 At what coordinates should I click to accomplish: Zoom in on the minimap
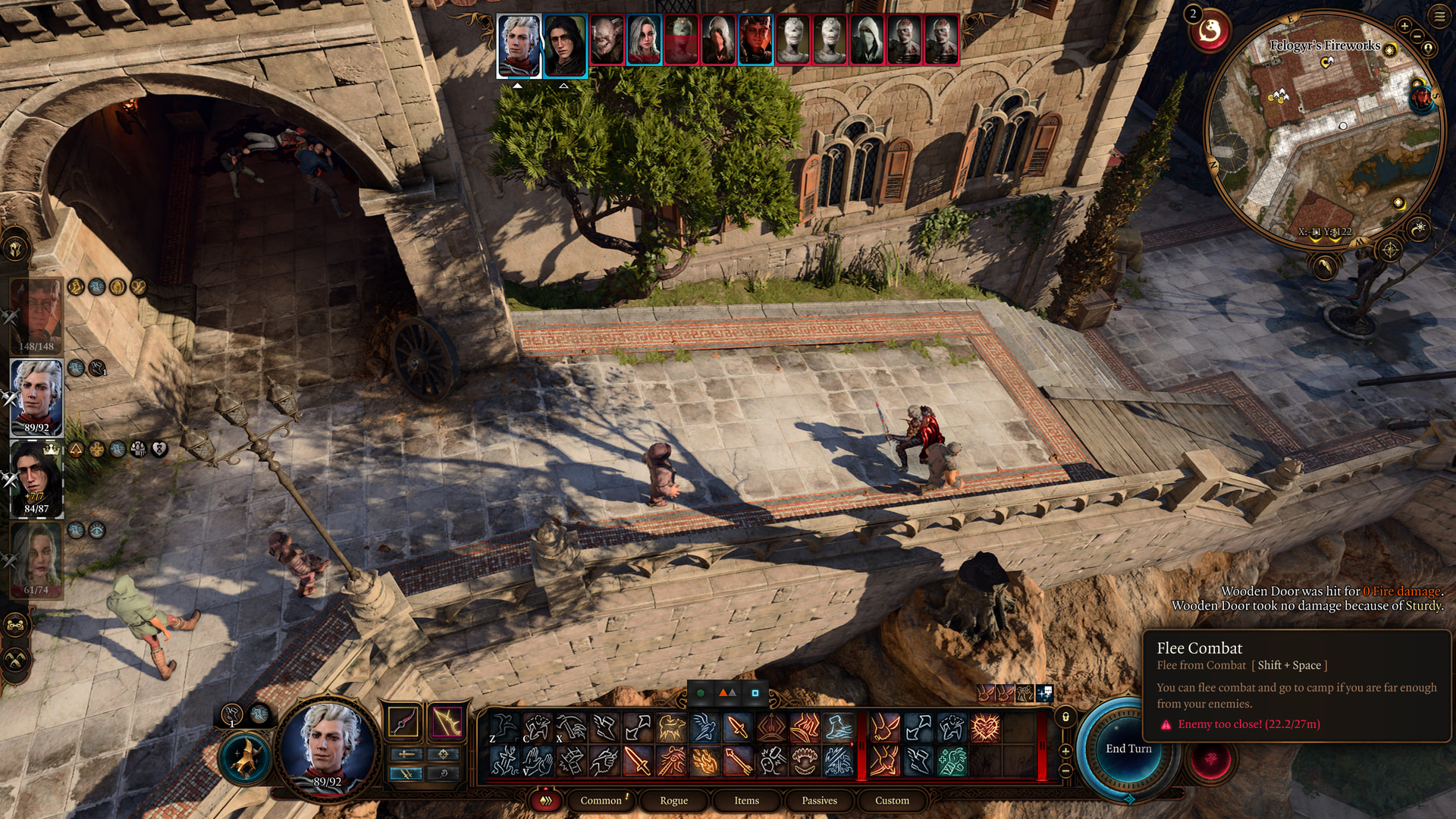(x=1404, y=27)
